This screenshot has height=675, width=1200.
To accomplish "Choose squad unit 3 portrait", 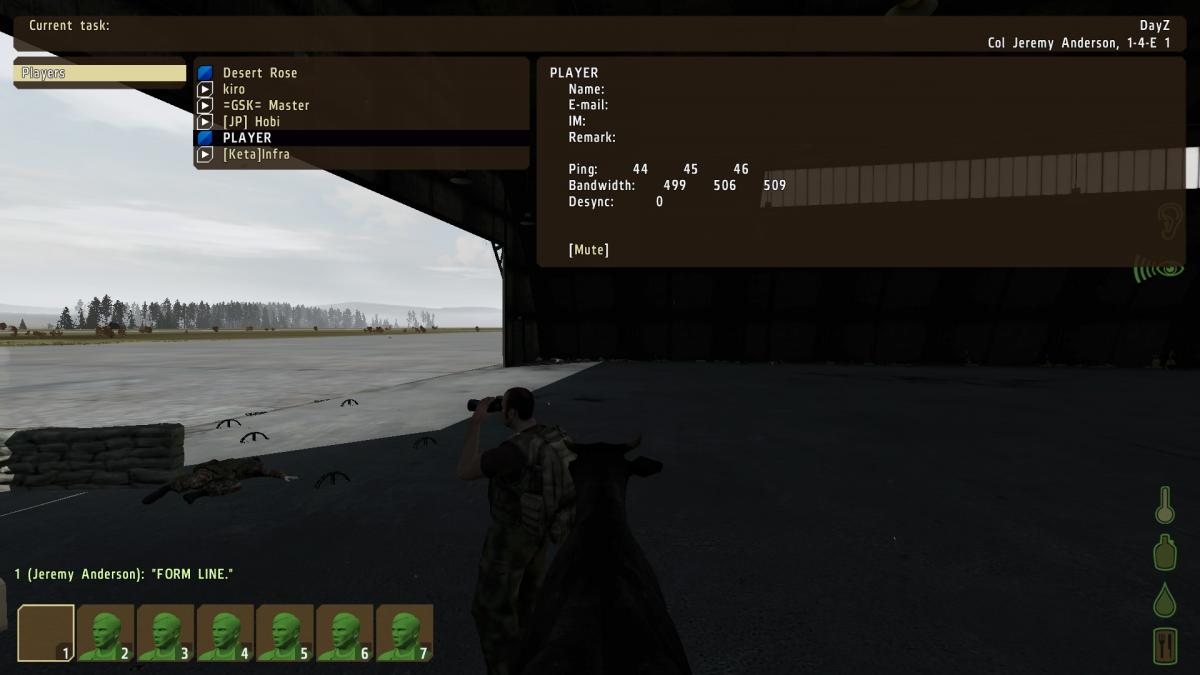I will pos(166,633).
